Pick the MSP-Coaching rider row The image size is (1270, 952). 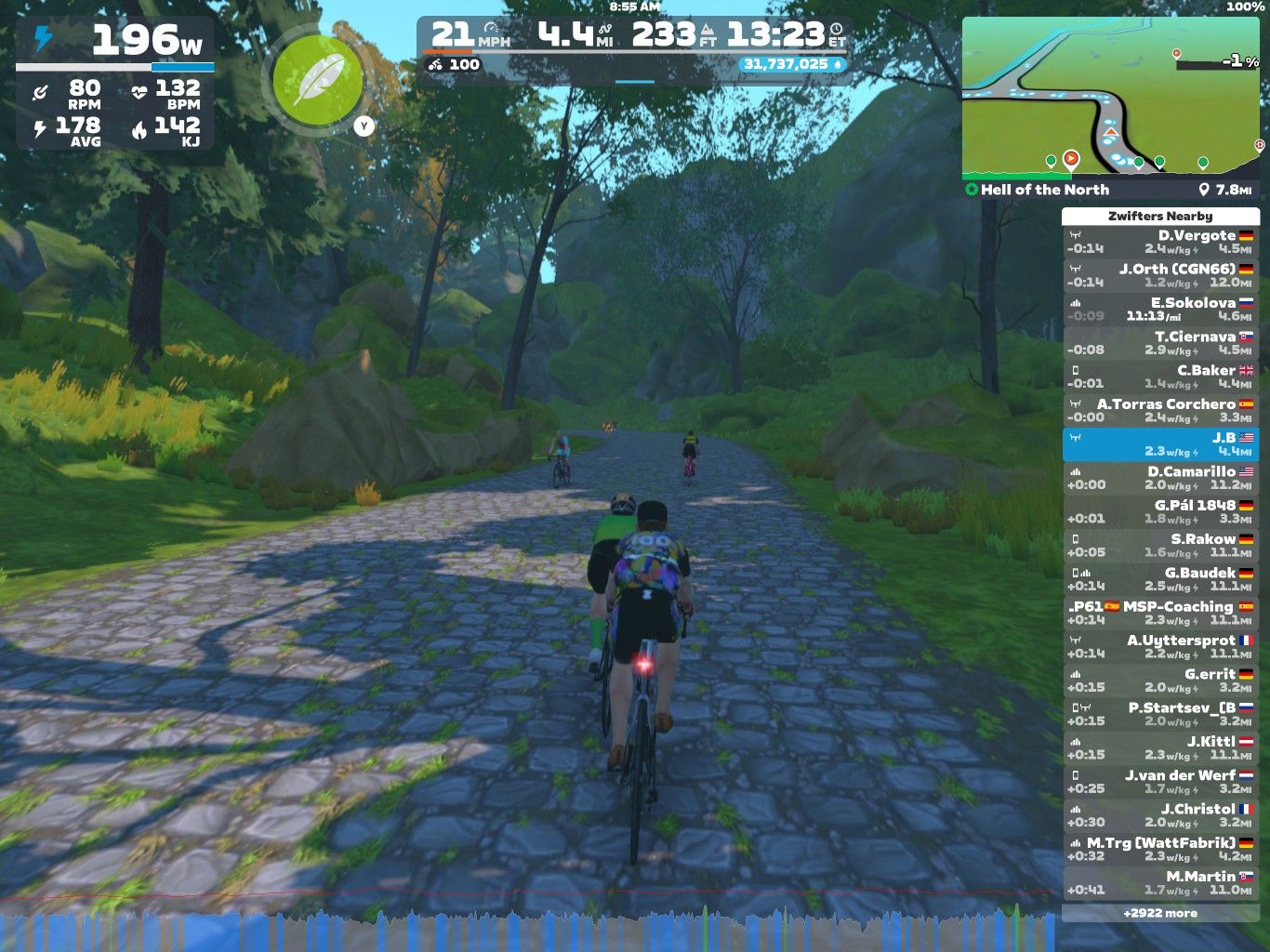pyautogui.click(x=1160, y=613)
